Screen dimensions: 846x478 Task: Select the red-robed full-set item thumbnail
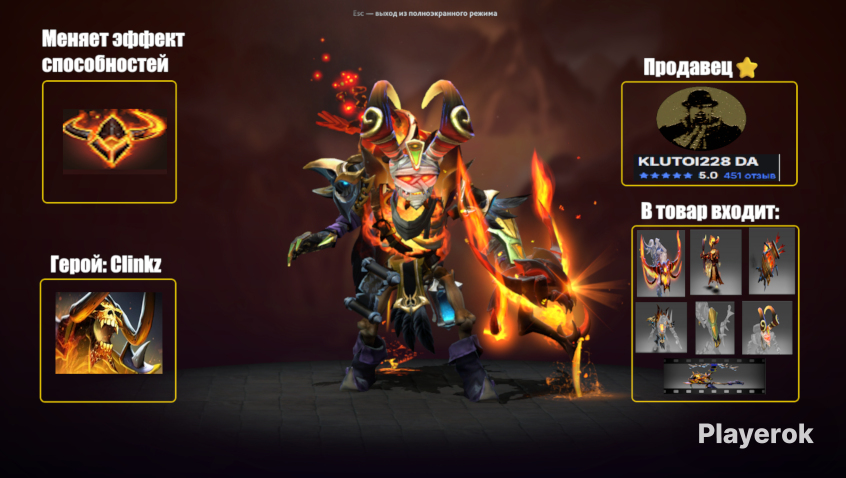point(715,263)
